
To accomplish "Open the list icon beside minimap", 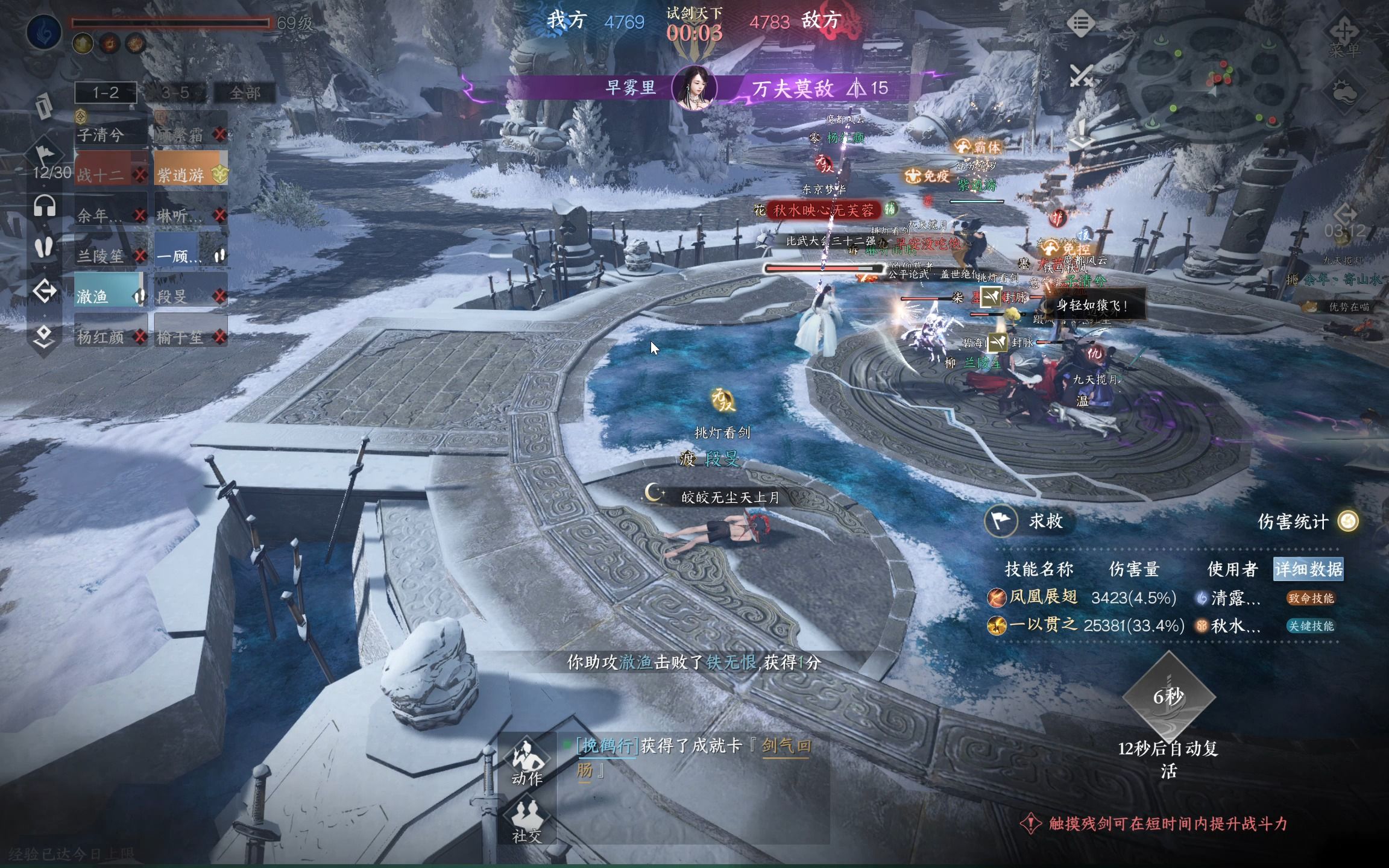I will click(x=1081, y=24).
